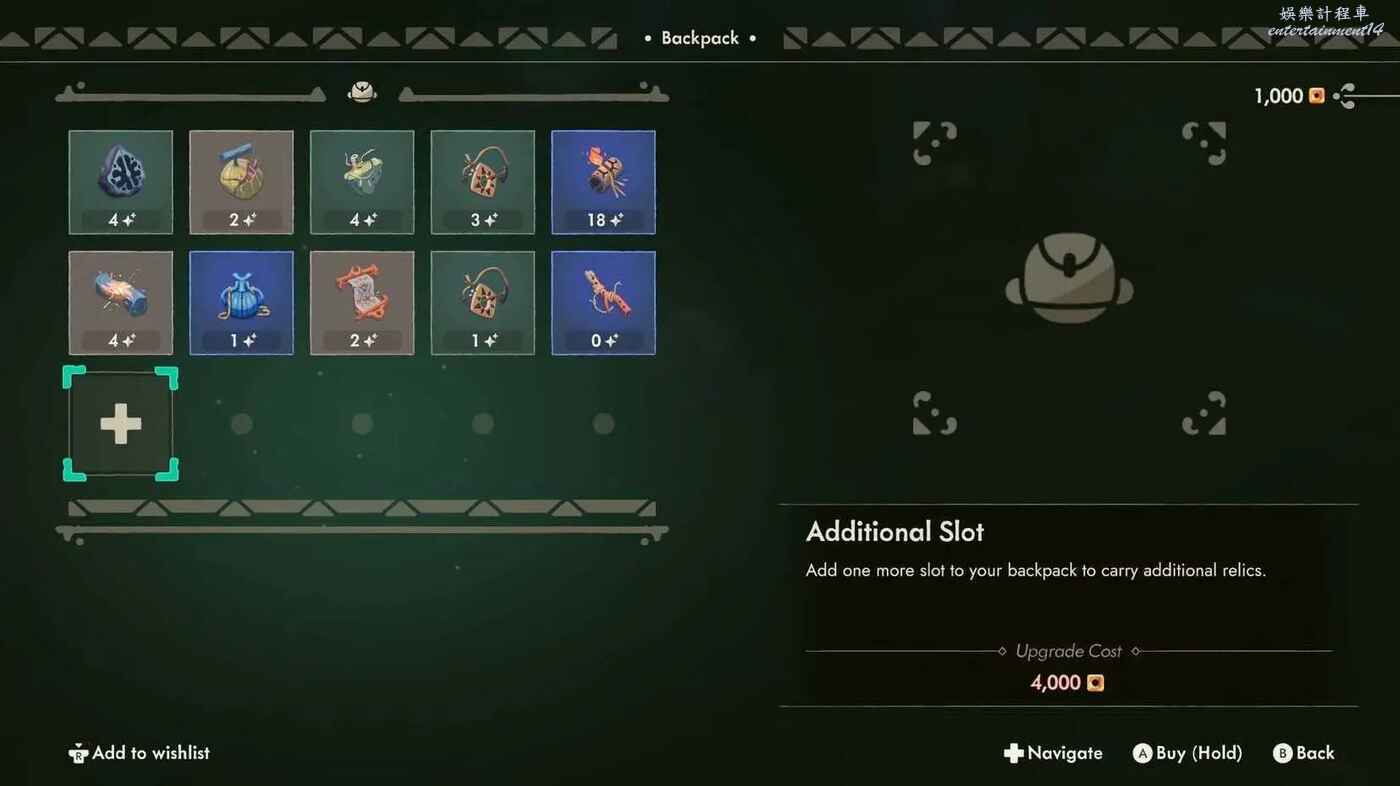The image size is (1400, 786).
Task: Choose the sparking blue log relic
Action: (x=121, y=303)
